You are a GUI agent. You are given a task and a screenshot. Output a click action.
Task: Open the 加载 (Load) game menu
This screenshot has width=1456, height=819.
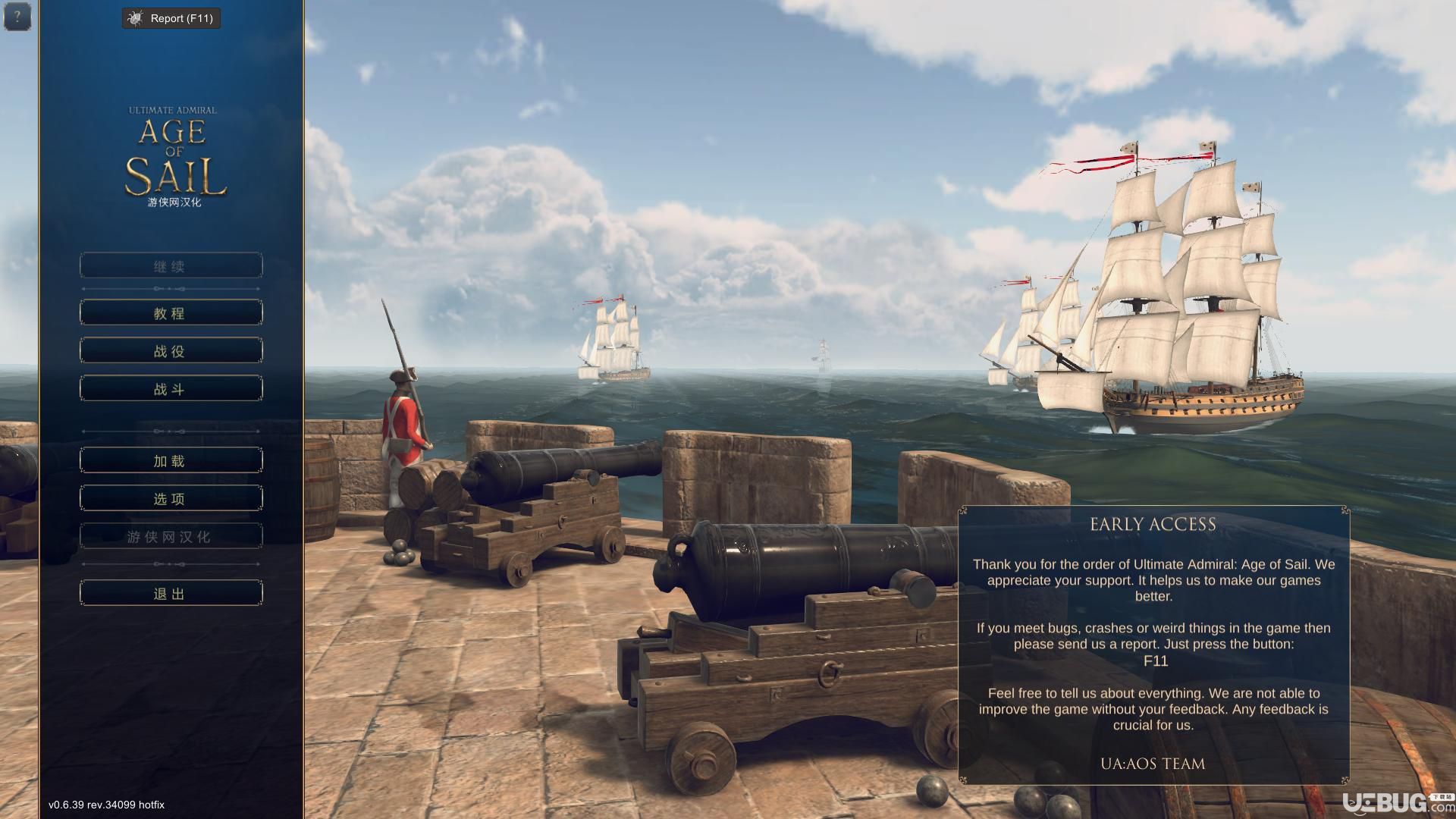point(171,460)
